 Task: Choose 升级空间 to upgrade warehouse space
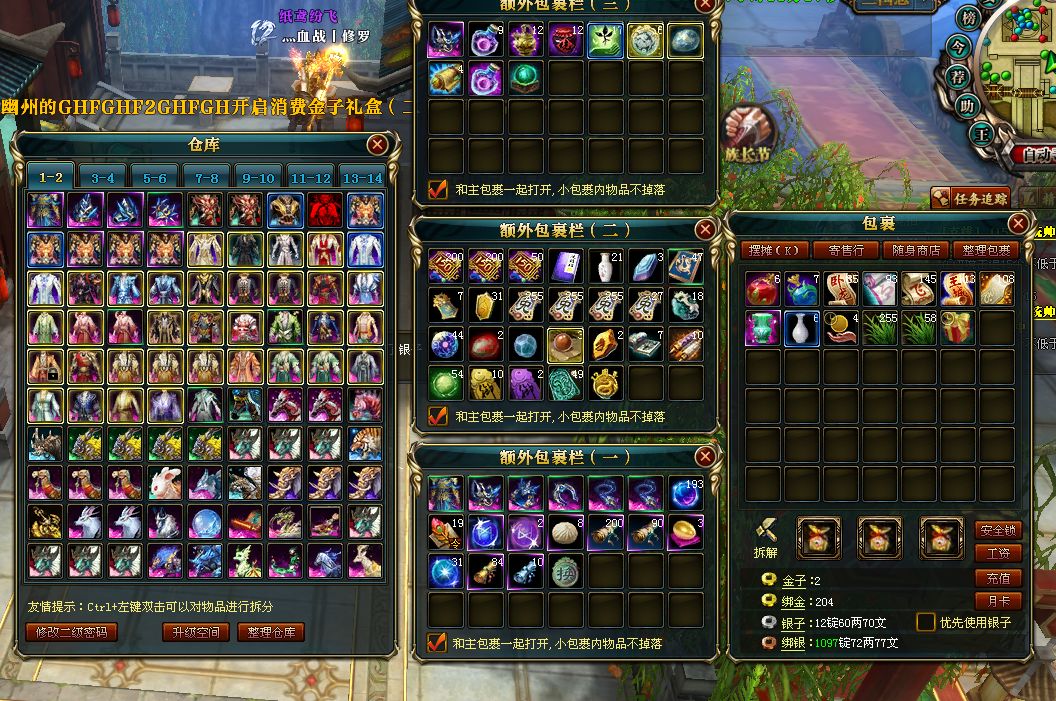click(196, 632)
